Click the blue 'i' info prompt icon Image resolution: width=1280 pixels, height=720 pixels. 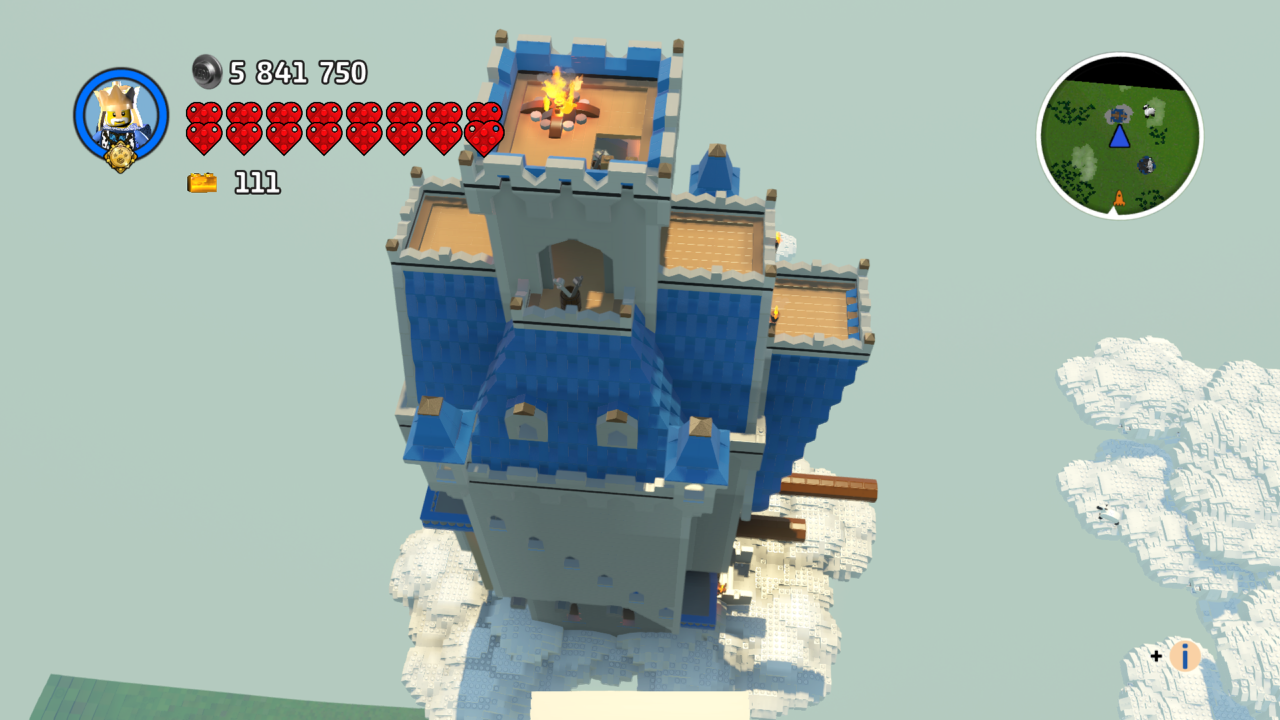click(x=1185, y=658)
